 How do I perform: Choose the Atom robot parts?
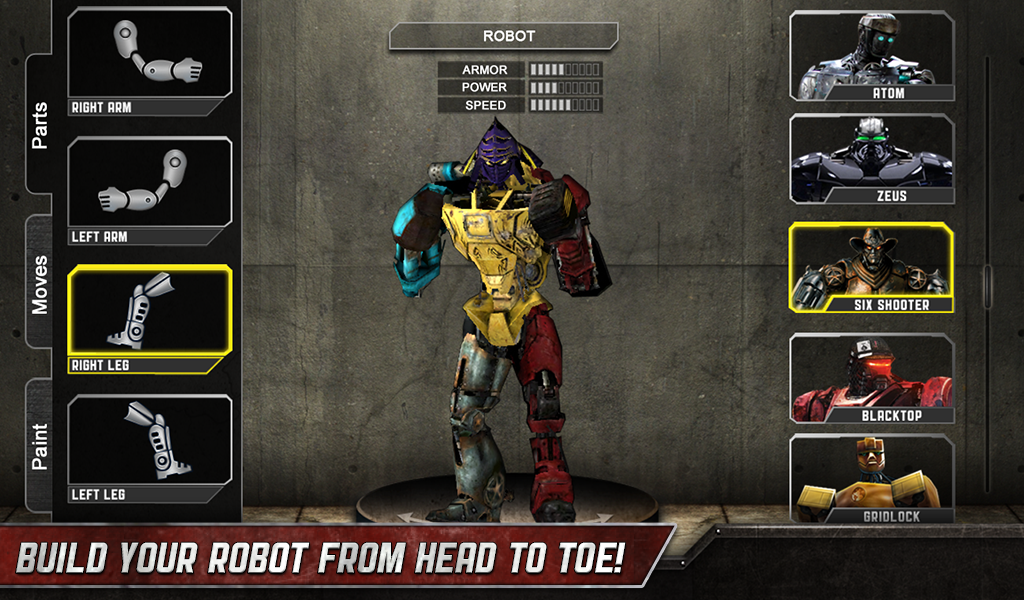pos(871,56)
